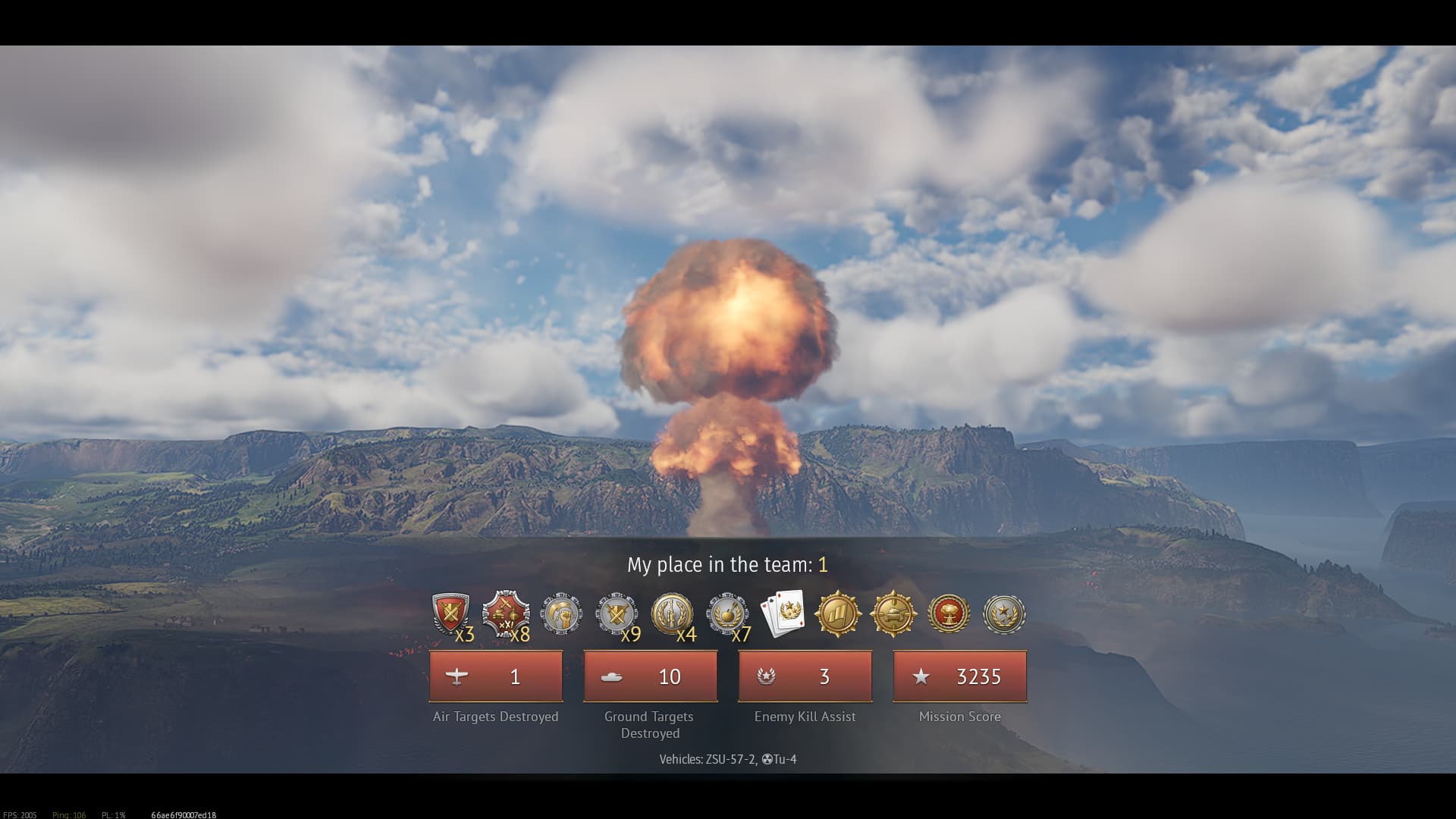Select the silver star laurel medal
Viewport: 1456px width, 819px height.
pyautogui.click(x=1004, y=613)
